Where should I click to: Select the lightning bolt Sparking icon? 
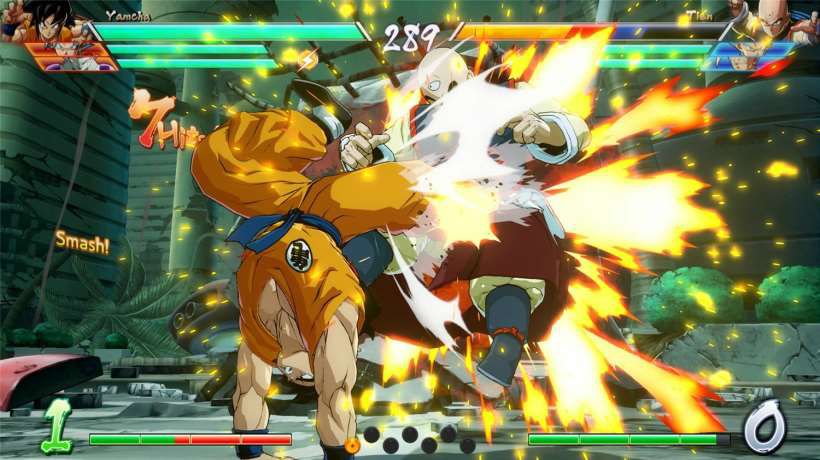[308, 60]
